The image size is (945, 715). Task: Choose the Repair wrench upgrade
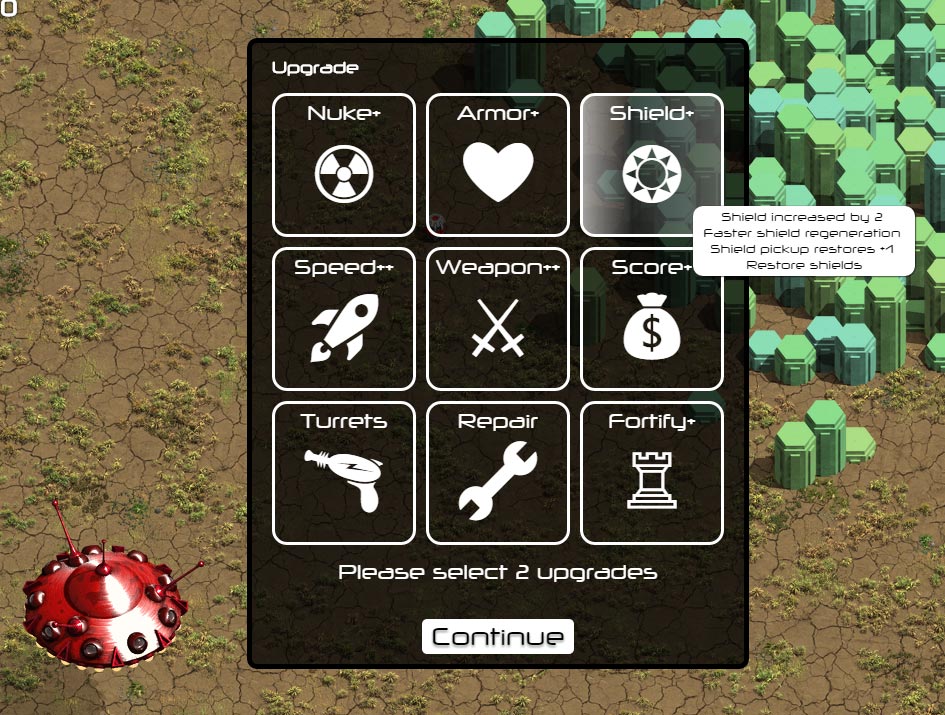[x=497, y=473]
